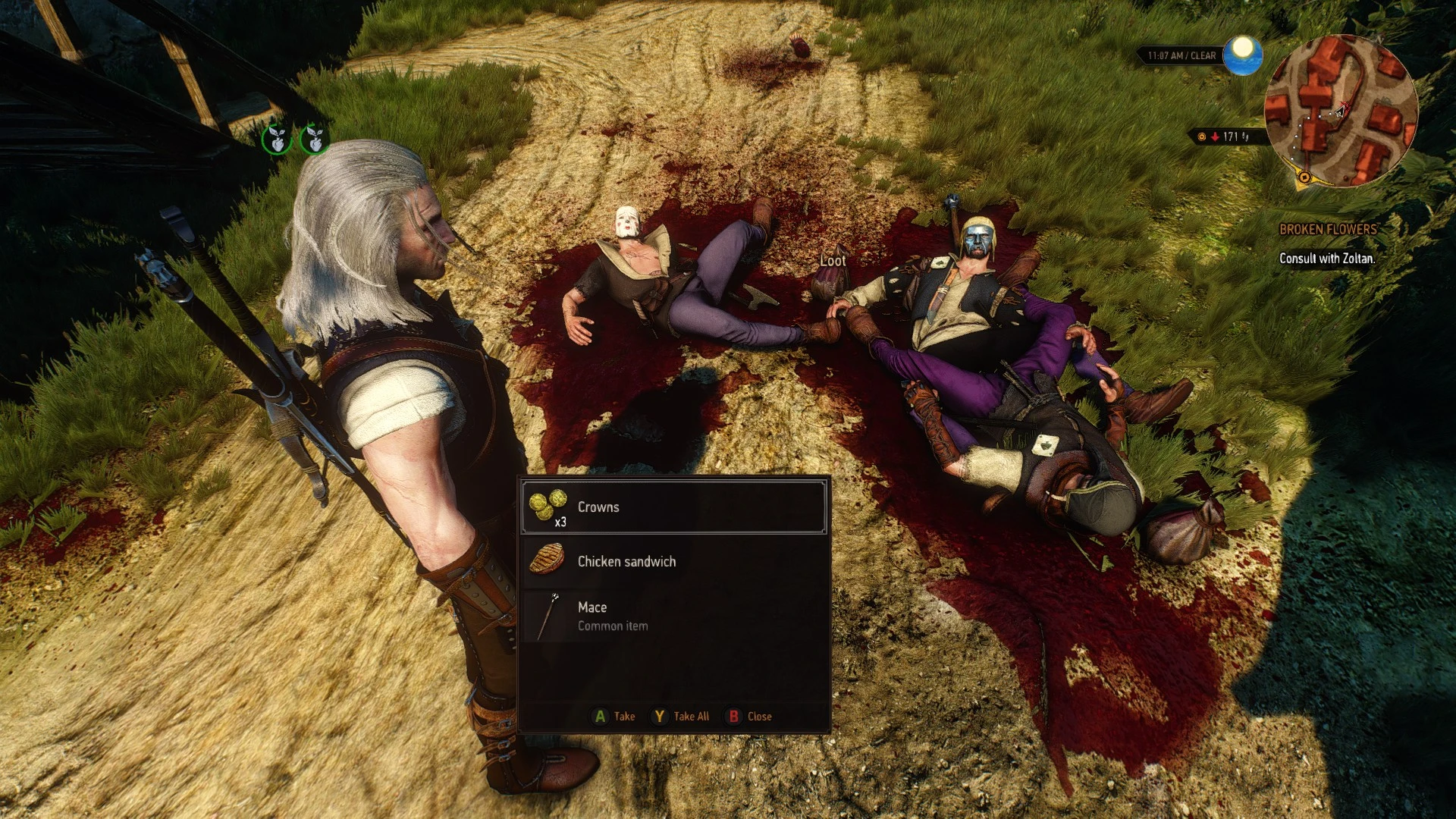Image resolution: width=1456 pixels, height=819 pixels.
Task: Click the player arrow marker on the minimap
Action: pyautogui.click(x=1339, y=114)
